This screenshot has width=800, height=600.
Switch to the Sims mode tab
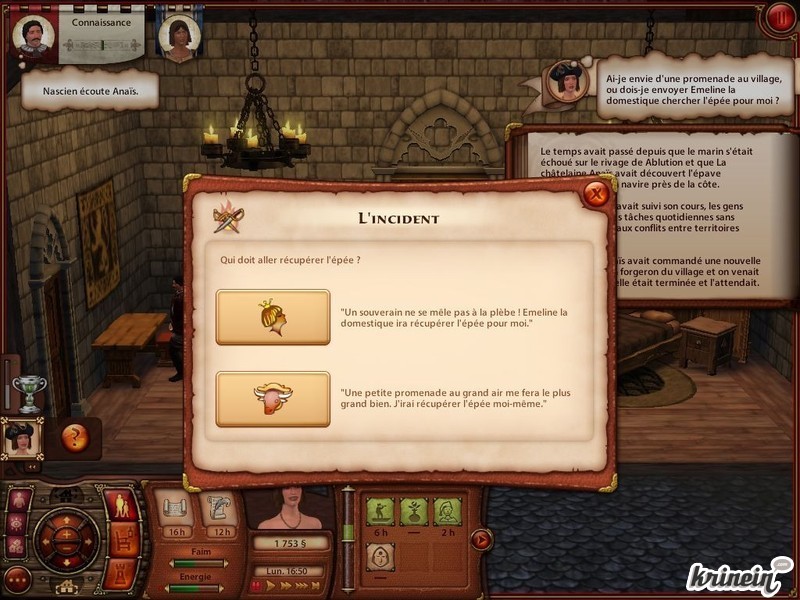click(x=121, y=504)
